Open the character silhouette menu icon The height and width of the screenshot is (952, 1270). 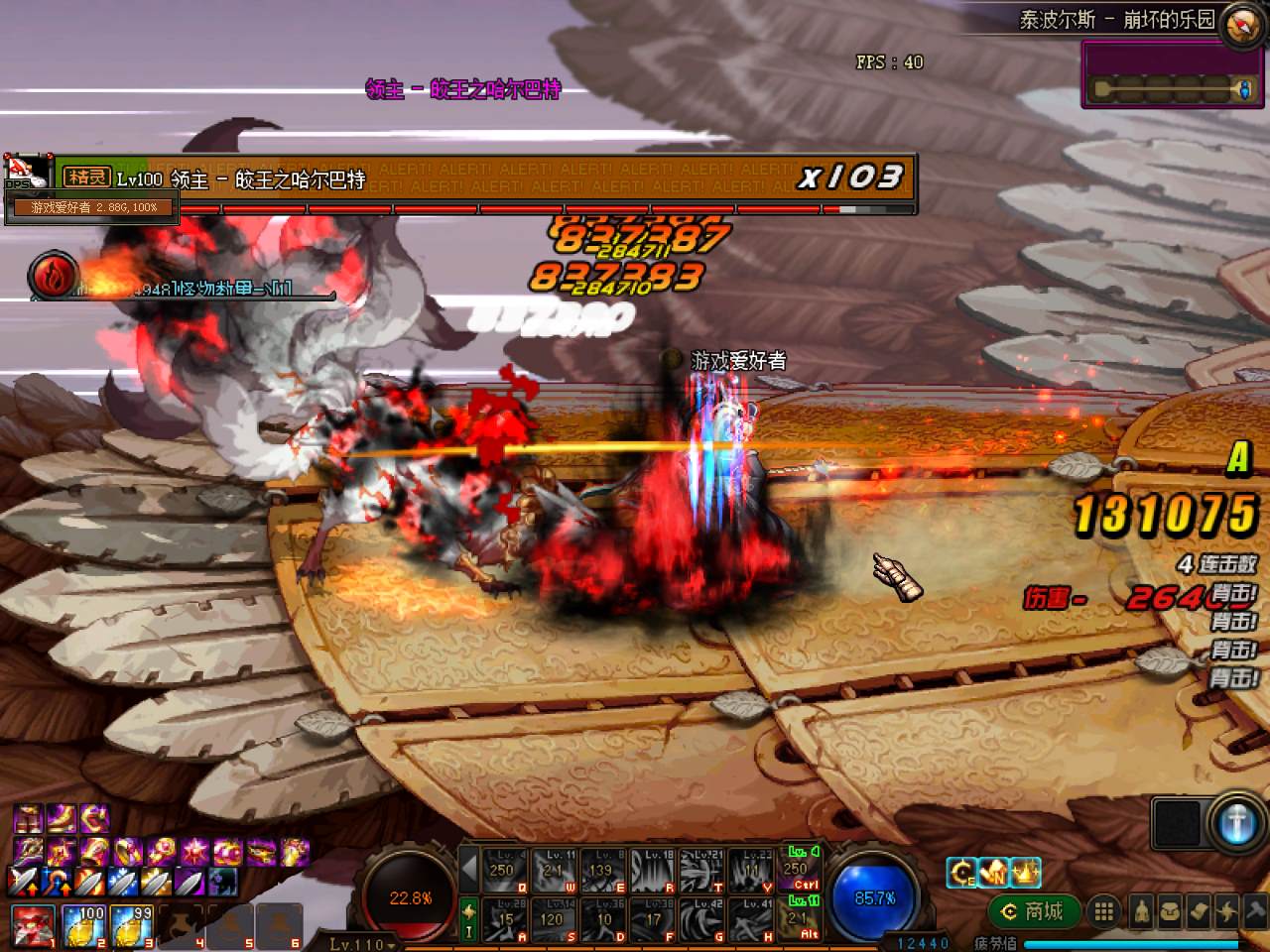coord(1142,911)
